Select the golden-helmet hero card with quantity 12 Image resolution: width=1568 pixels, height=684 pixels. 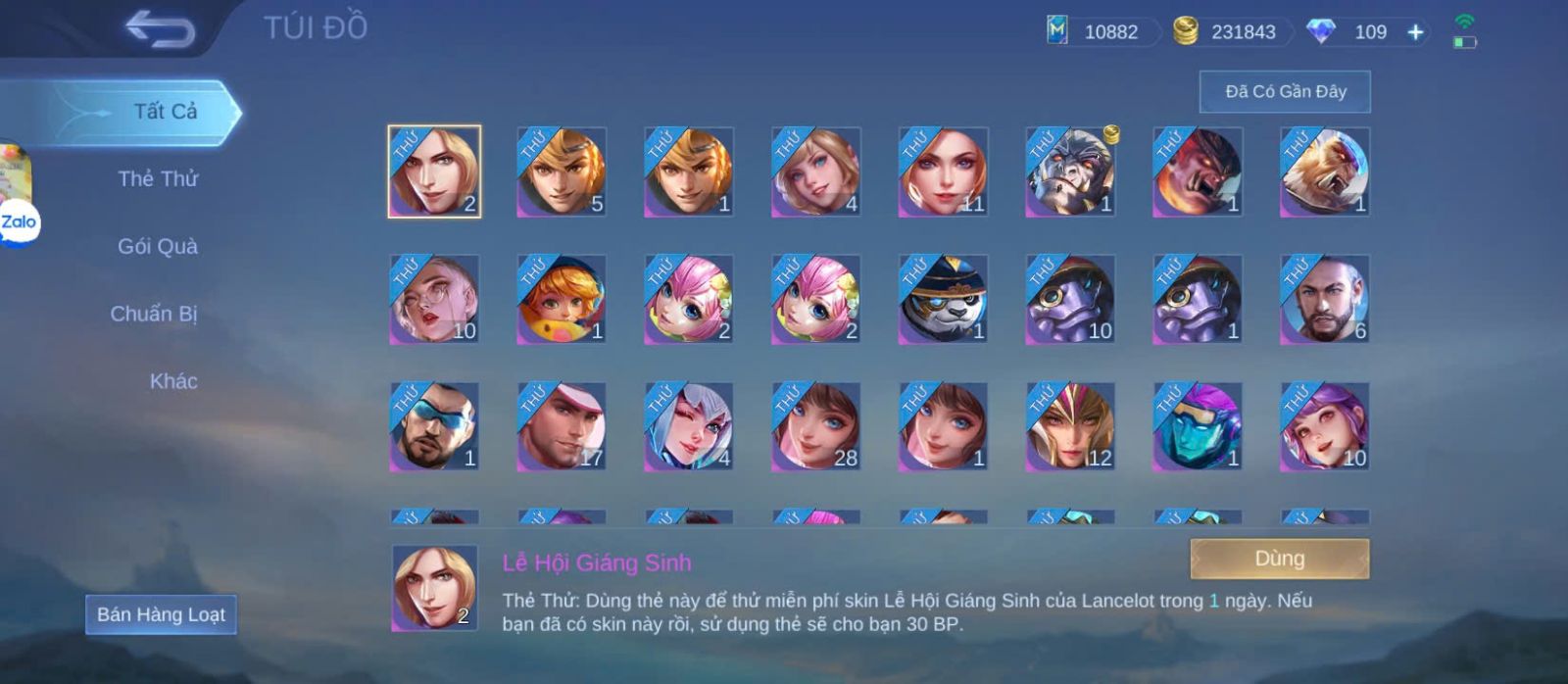1070,427
